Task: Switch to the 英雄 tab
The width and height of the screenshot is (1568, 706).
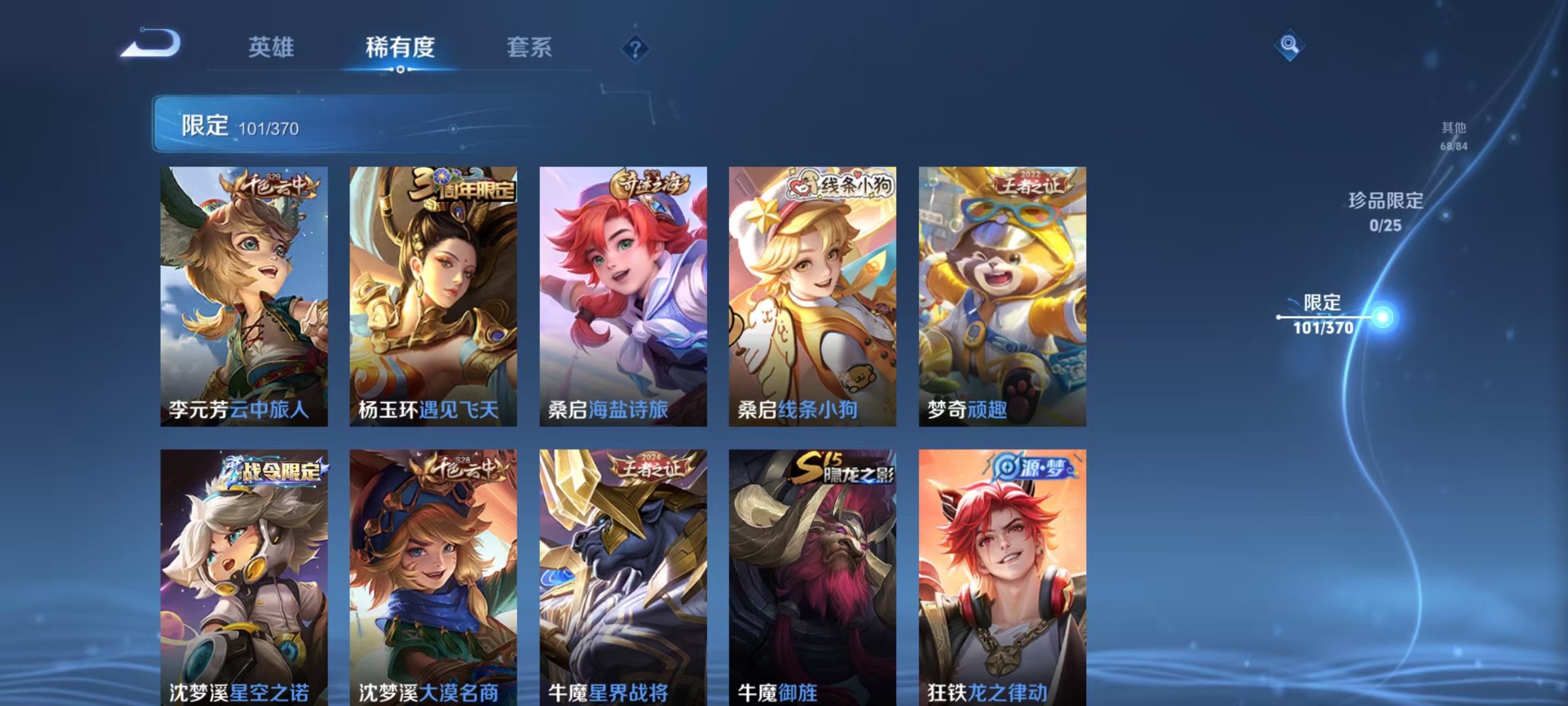Action: click(270, 49)
